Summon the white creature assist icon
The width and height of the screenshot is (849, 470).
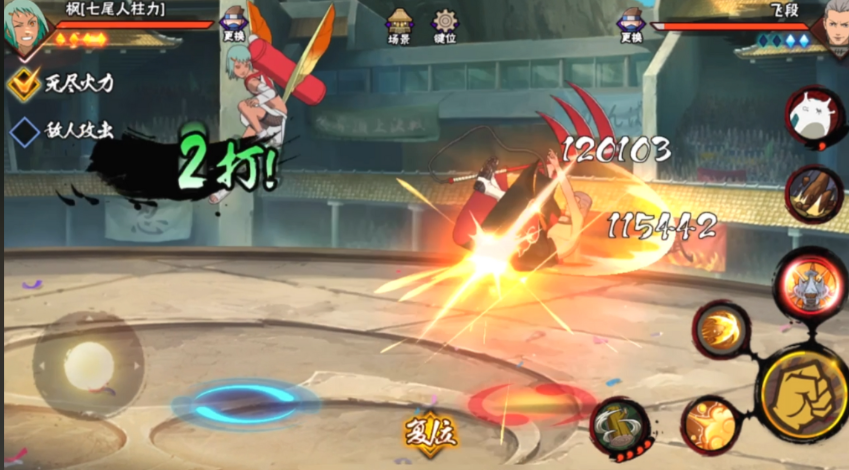(811, 117)
